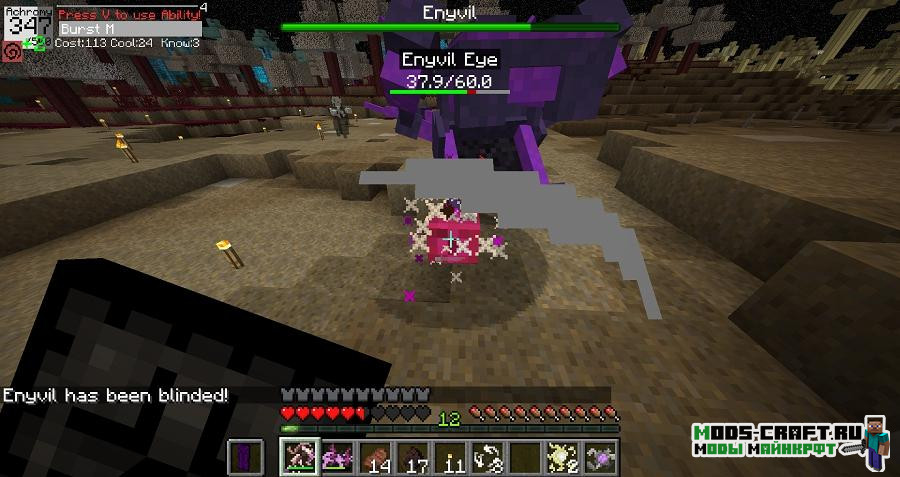Choose the hotbar stack of 14
Screen dimensions: 900x477
pyautogui.click(x=376, y=457)
